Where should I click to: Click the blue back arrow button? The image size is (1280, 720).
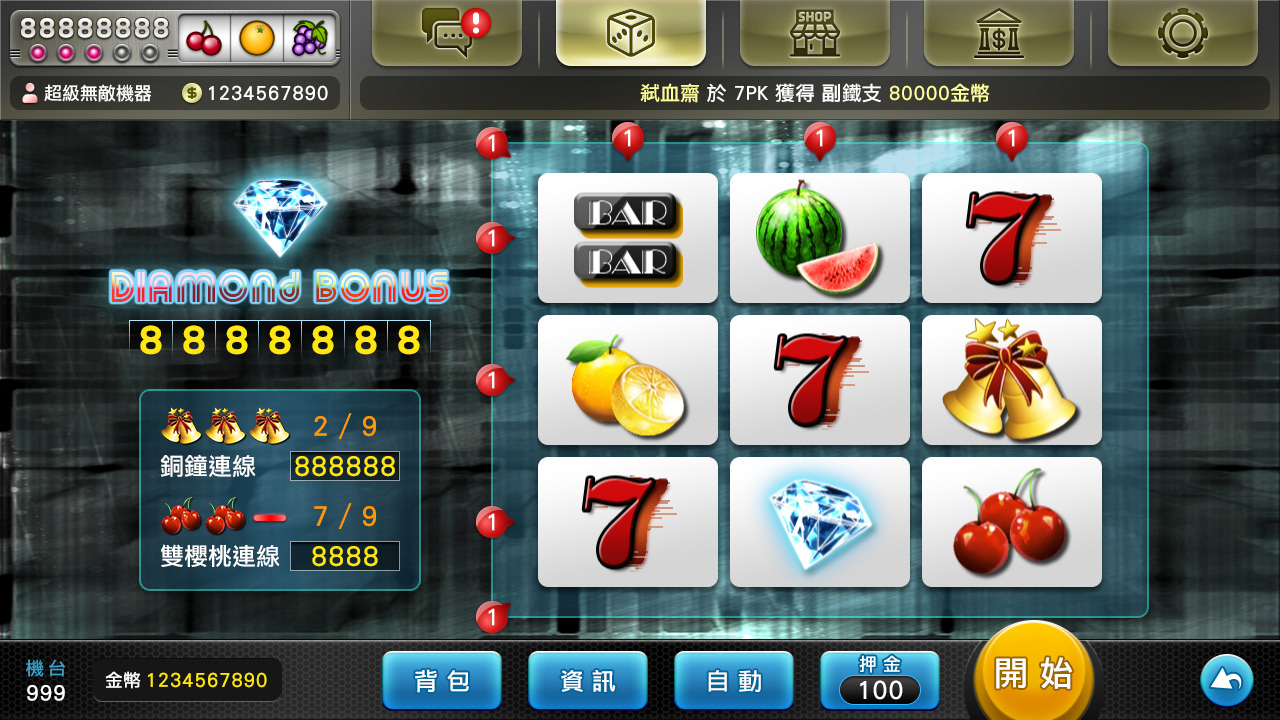tap(1226, 681)
